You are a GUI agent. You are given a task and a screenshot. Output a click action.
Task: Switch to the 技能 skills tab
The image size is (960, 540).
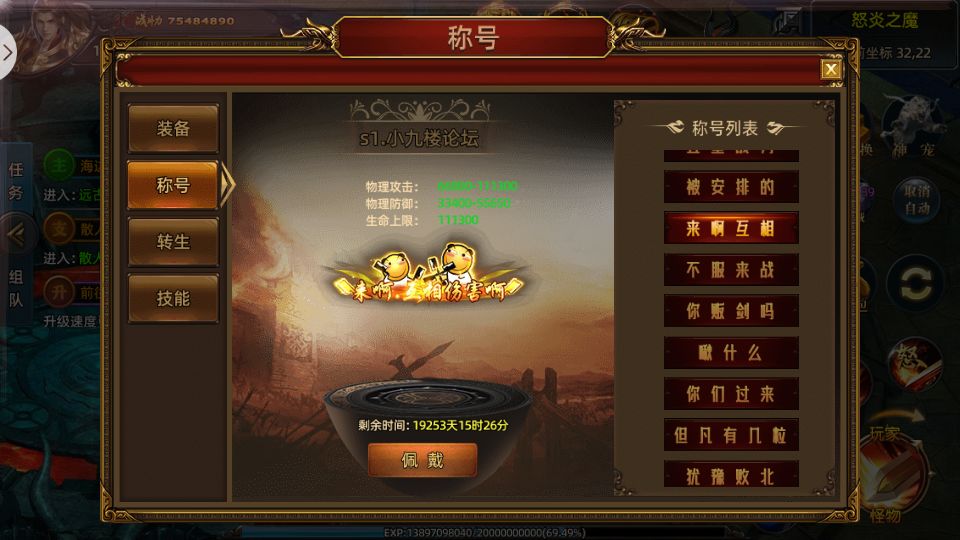point(173,298)
